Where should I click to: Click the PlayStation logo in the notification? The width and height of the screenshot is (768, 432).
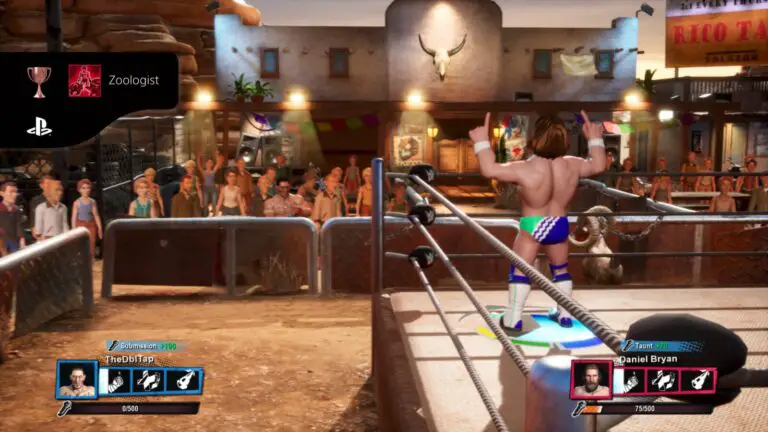tap(39, 127)
